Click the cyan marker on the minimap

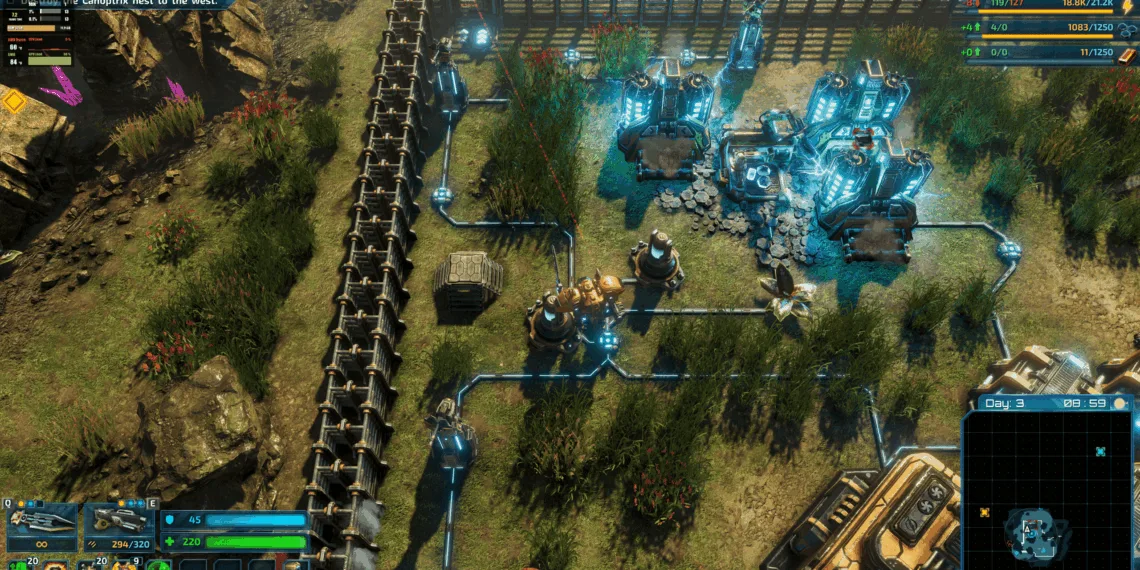(x=1100, y=452)
